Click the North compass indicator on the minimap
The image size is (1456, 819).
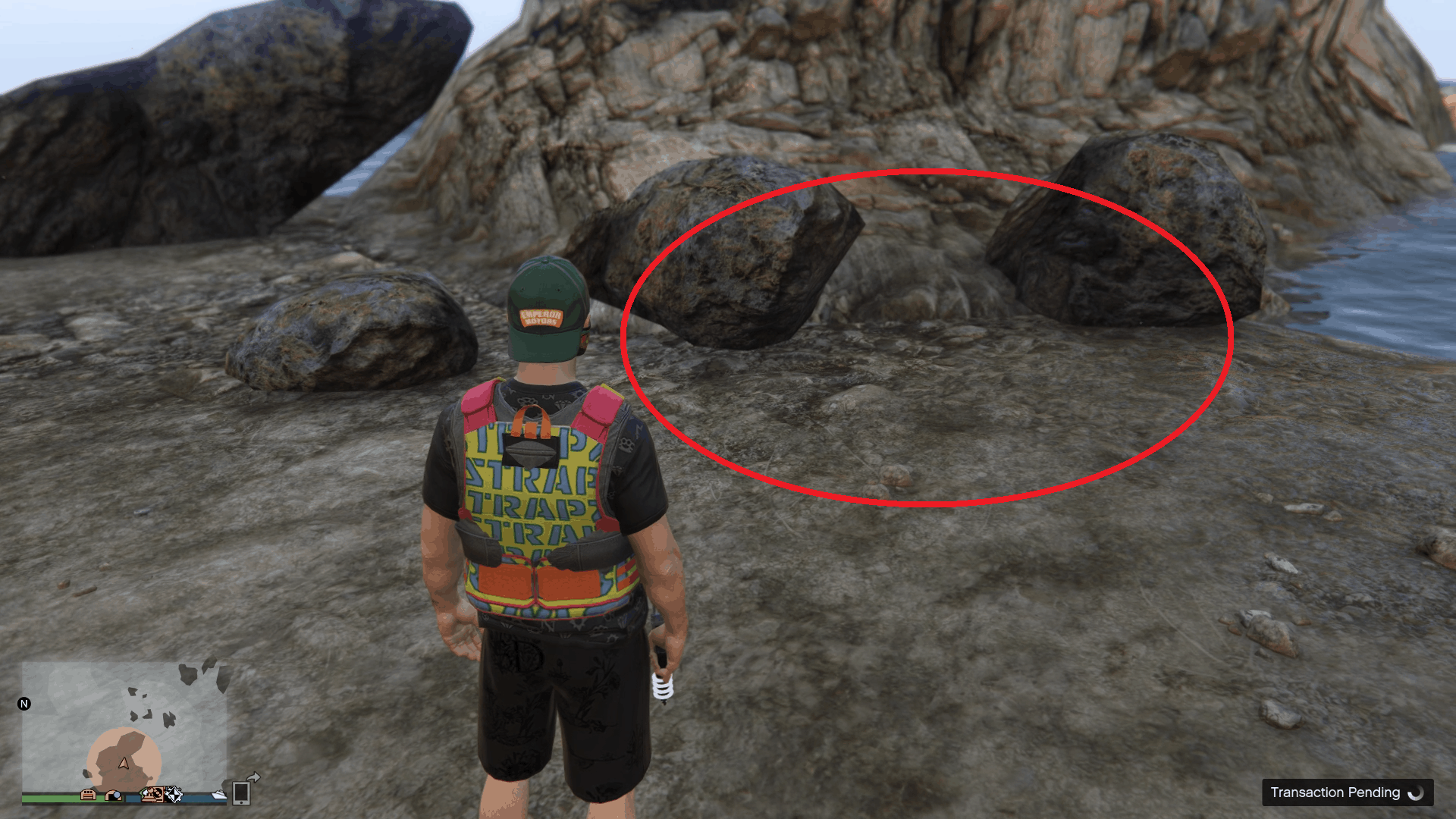pos(25,702)
